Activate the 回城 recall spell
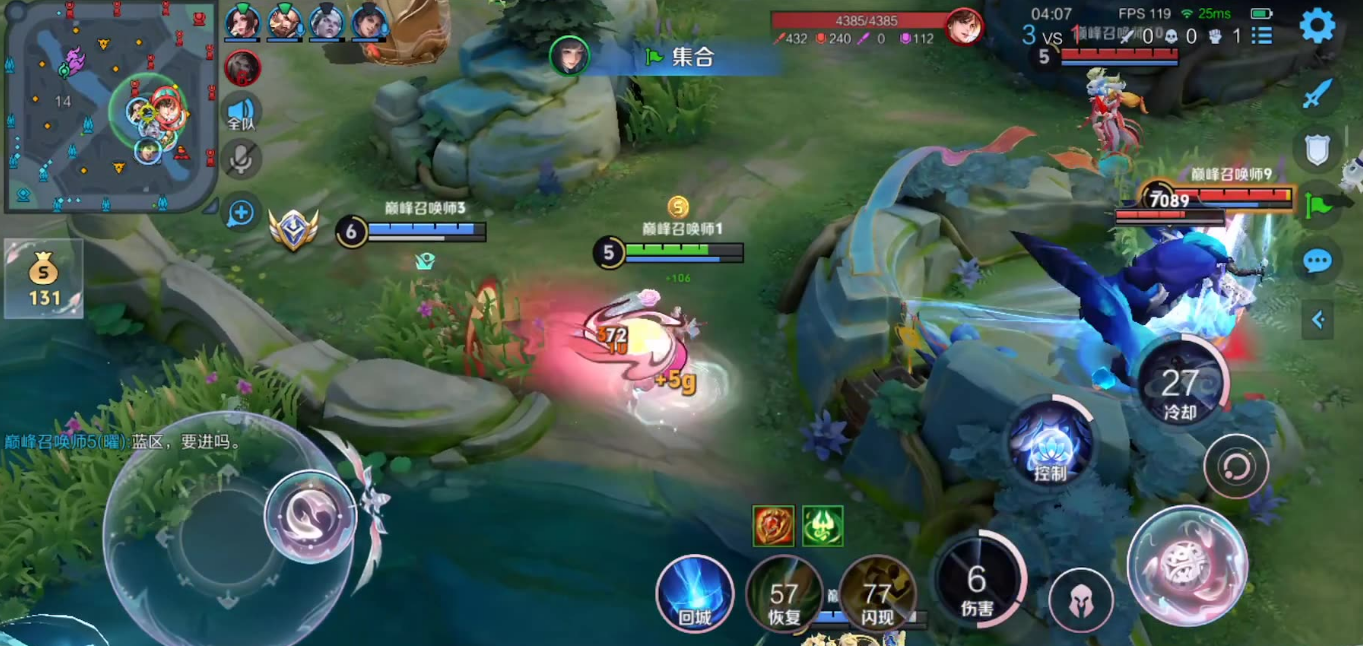The image size is (1363, 646). (x=694, y=594)
